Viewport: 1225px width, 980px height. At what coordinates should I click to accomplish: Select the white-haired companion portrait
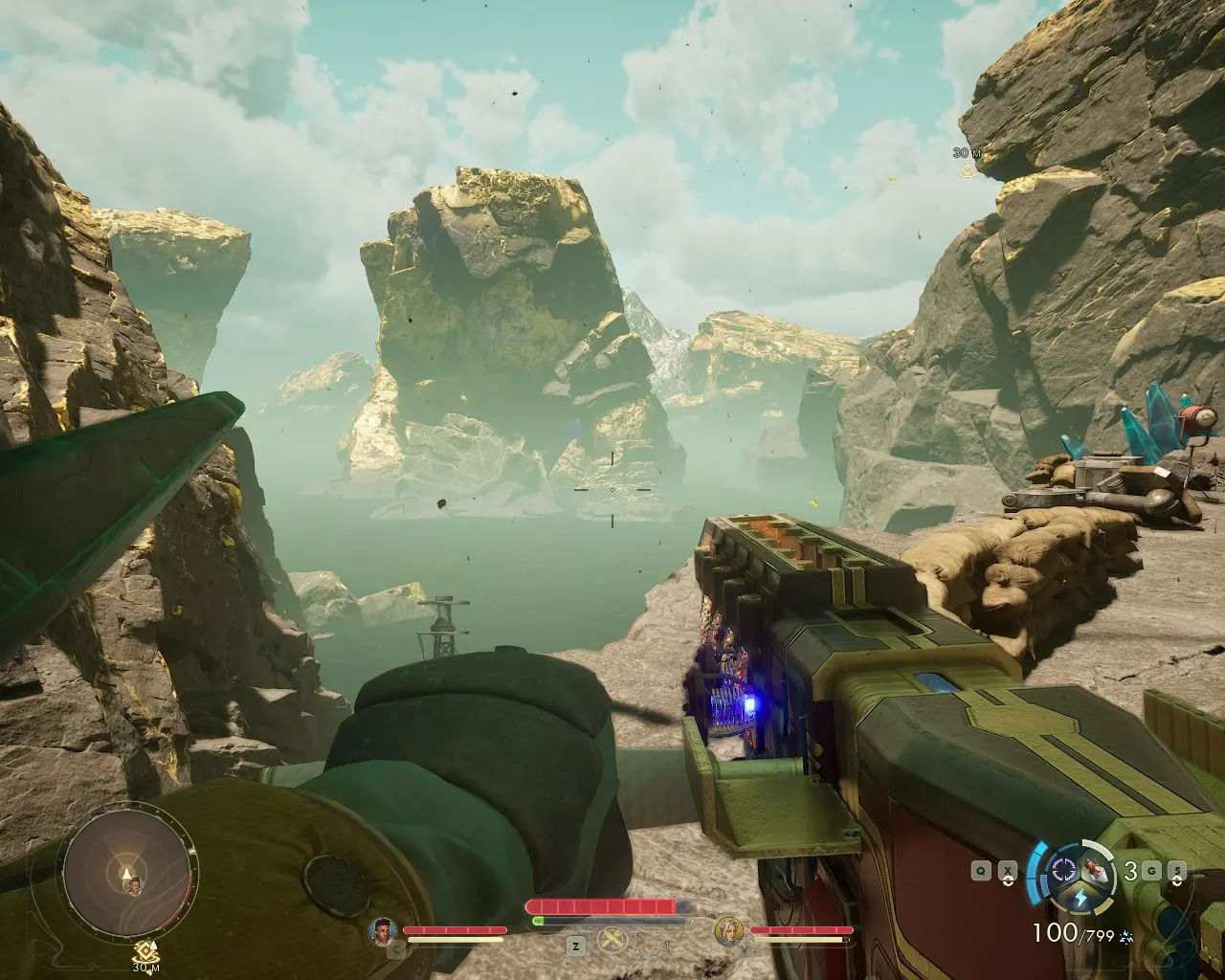(x=730, y=930)
